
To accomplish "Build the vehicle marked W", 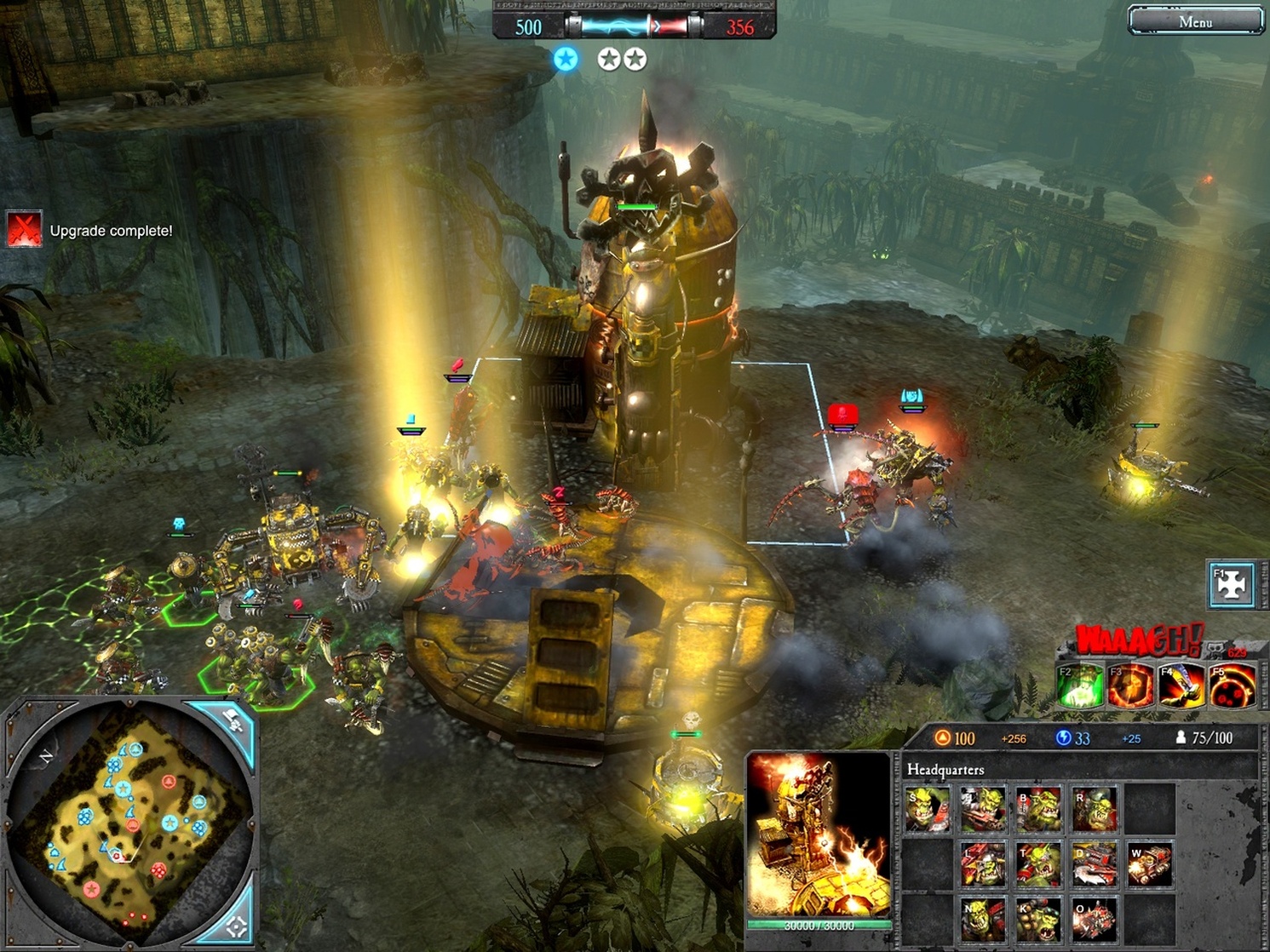I will pos(1149,863).
